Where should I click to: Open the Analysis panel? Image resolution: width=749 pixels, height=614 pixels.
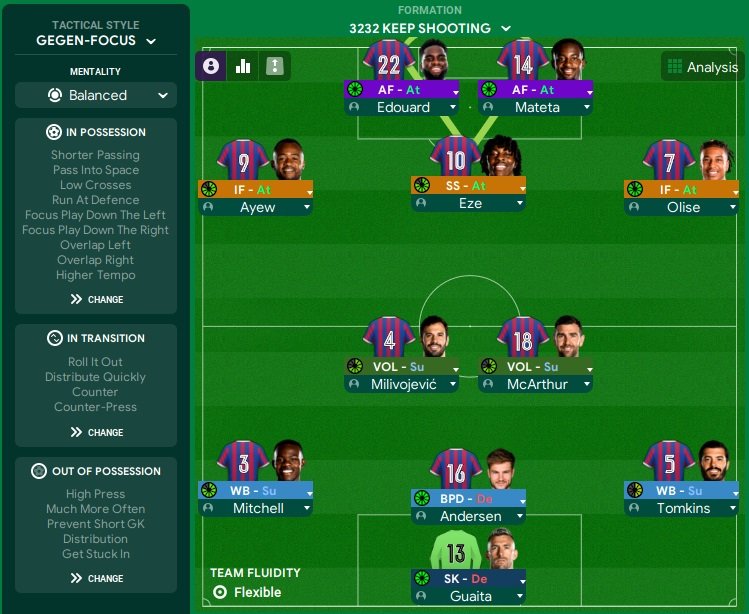701,67
